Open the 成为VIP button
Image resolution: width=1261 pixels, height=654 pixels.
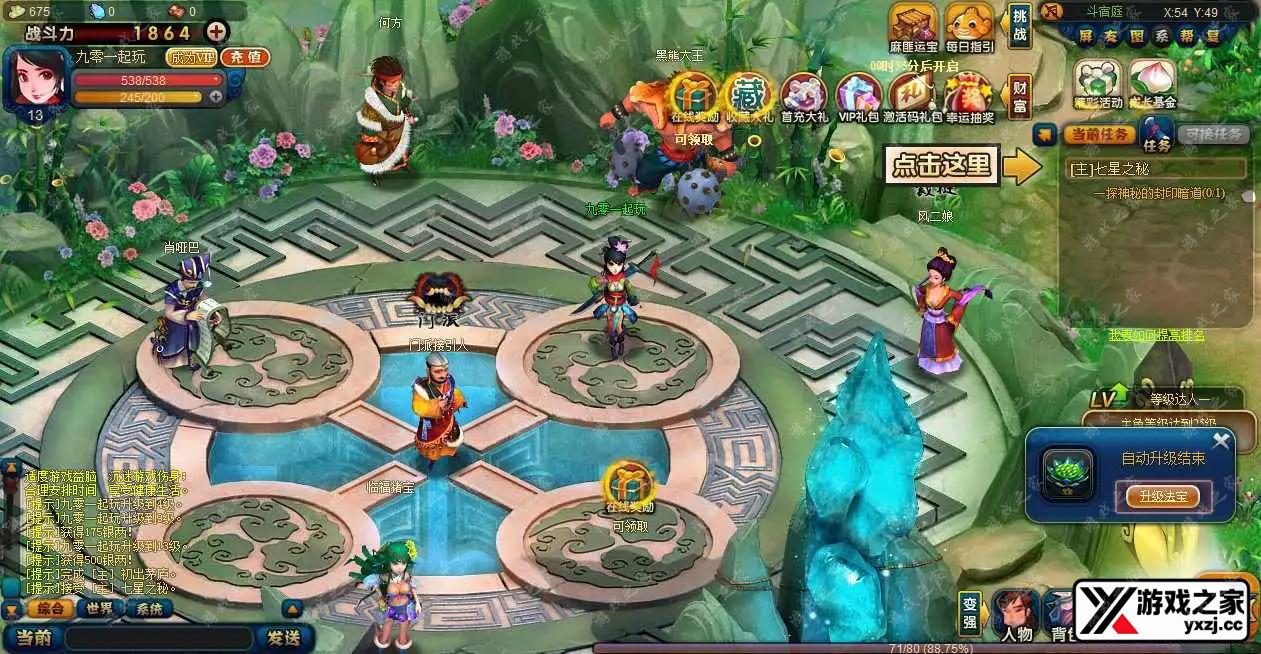192,57
